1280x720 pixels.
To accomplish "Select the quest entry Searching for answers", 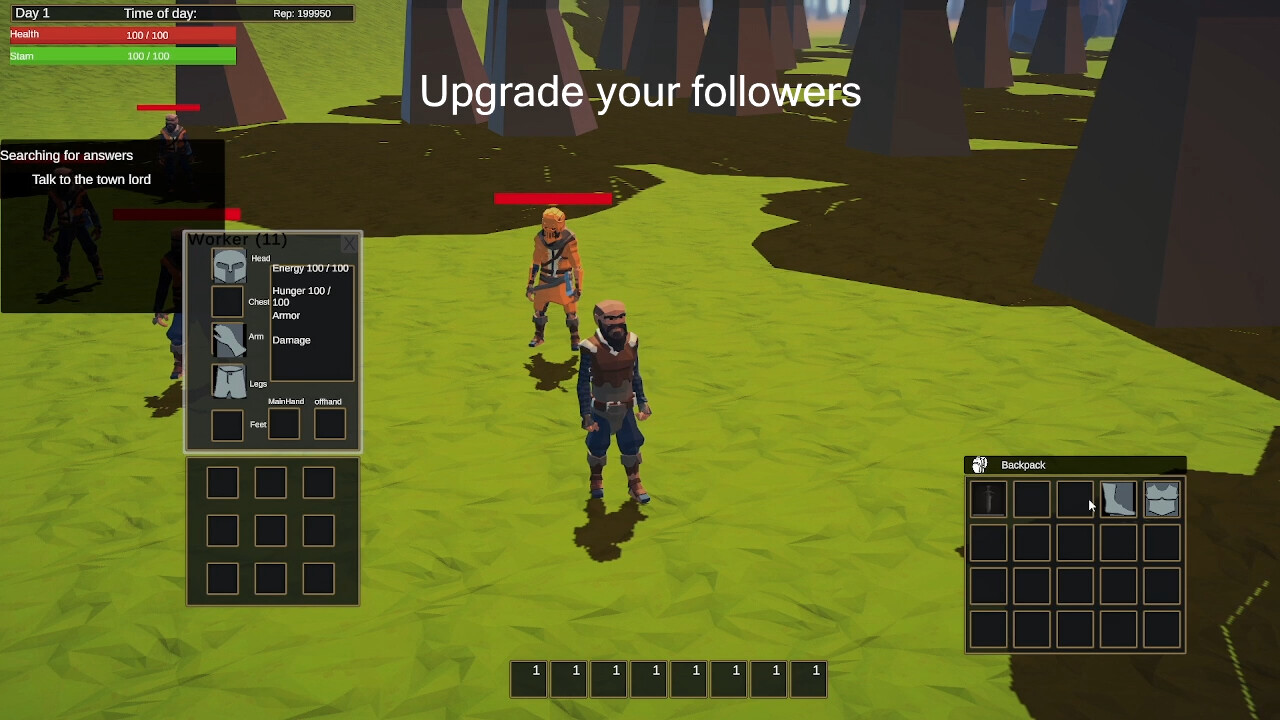I will (x=67, y=155).
